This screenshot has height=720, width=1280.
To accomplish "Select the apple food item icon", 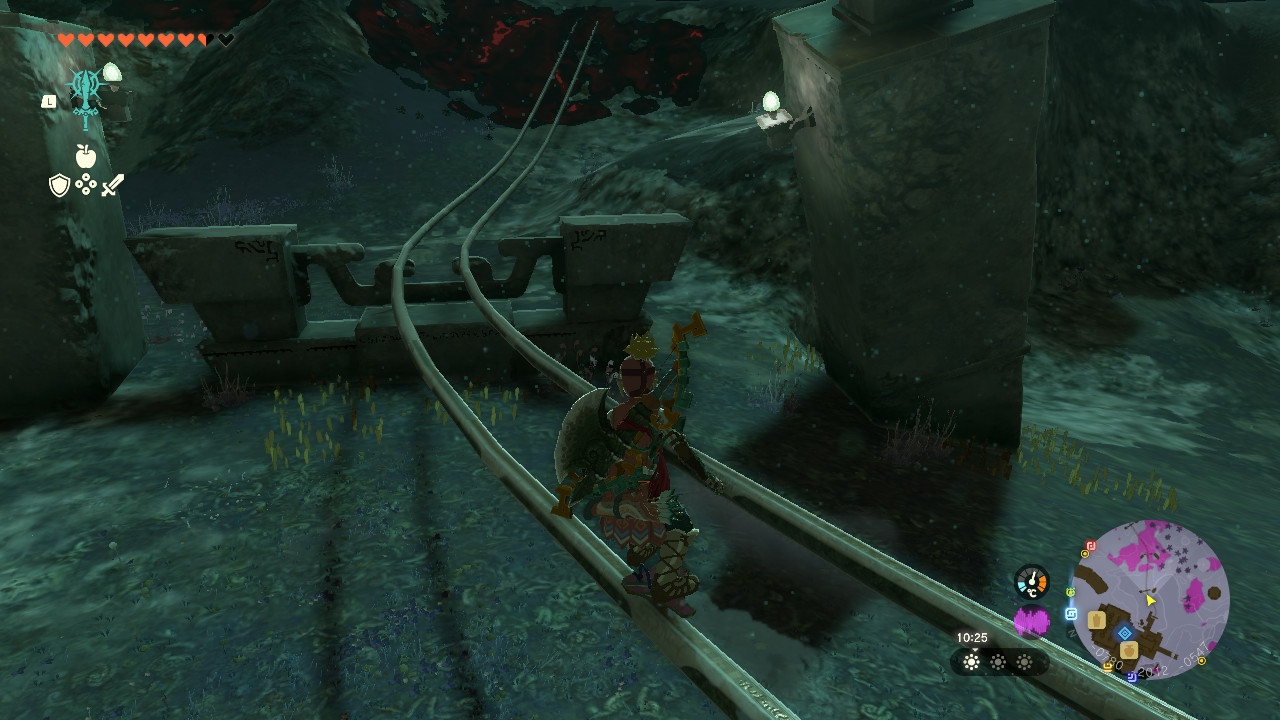I will tap(86, 156).
